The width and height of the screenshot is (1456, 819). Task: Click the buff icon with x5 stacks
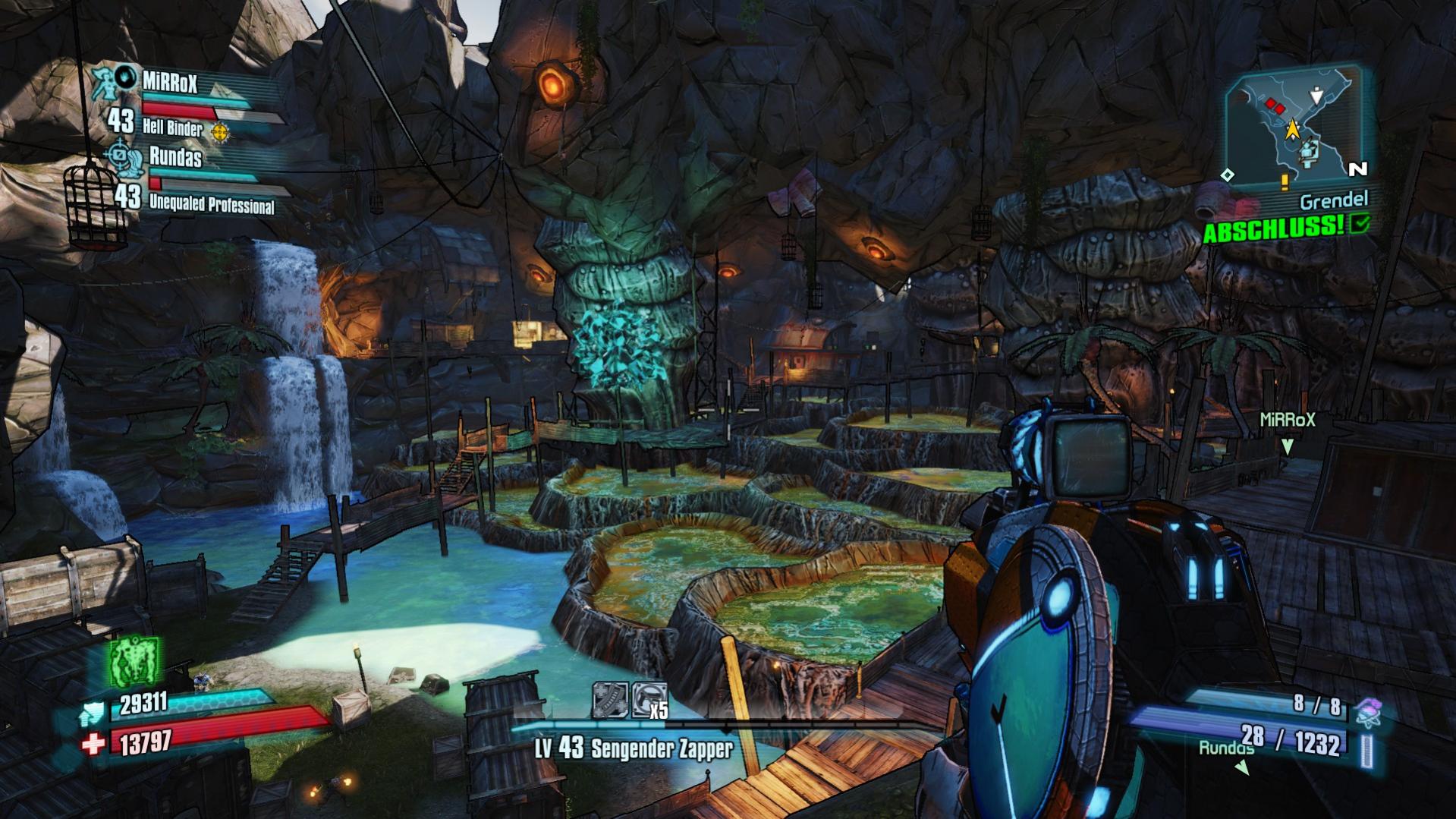coord(649,700)
